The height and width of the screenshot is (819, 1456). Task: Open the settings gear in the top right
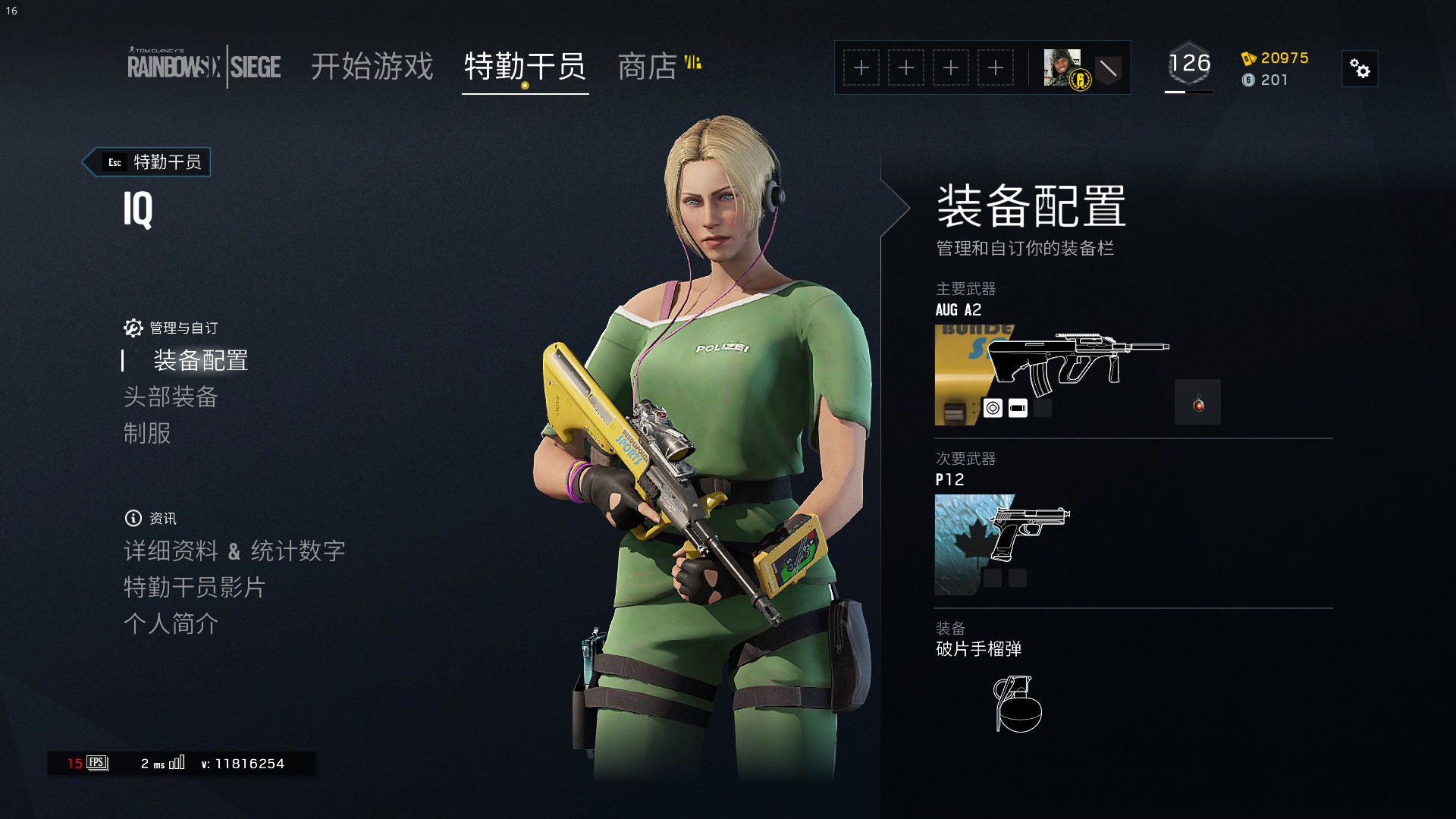click(x=1359, y=68)
